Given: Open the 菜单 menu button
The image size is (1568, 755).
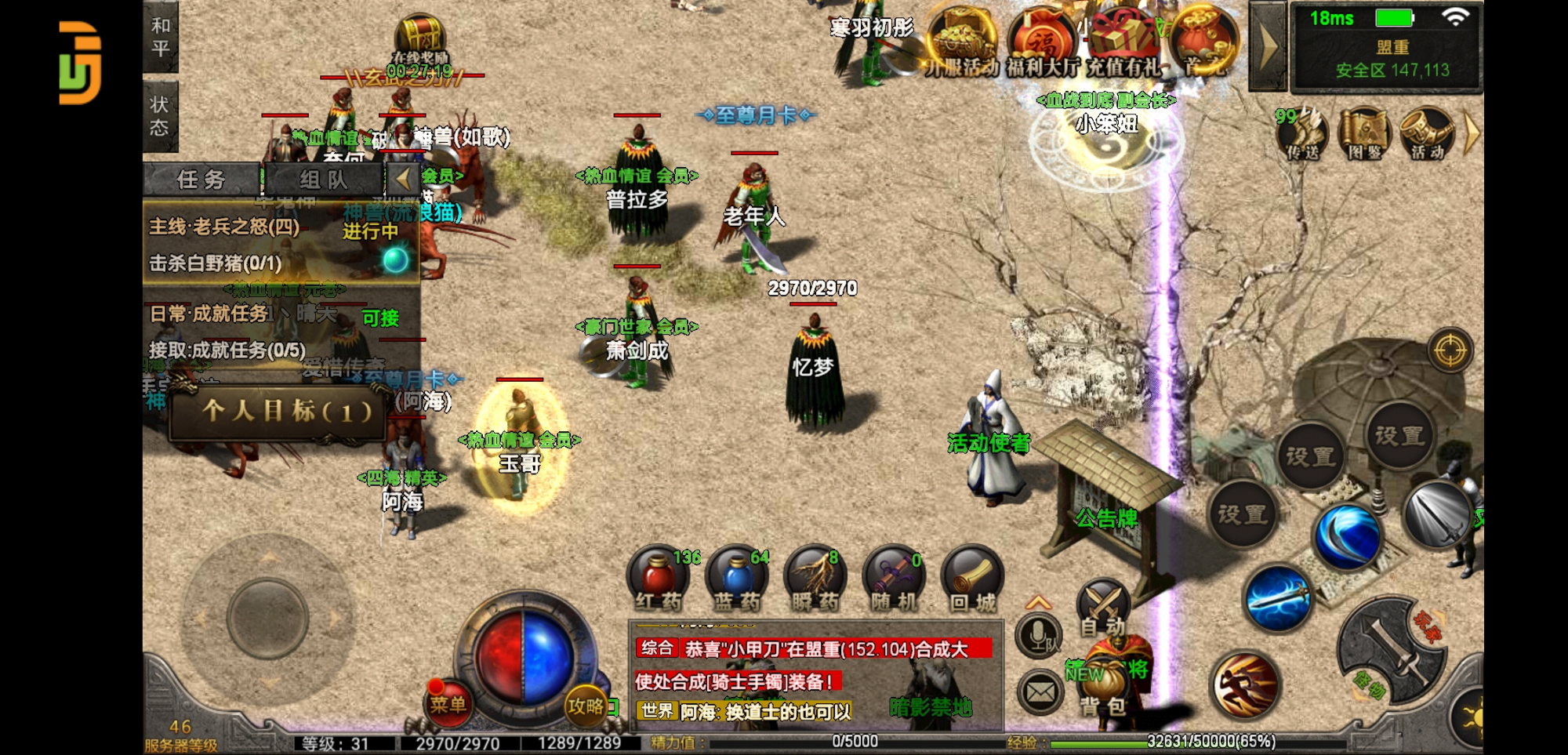Looking at the screenshot, I should coord(448,703).
